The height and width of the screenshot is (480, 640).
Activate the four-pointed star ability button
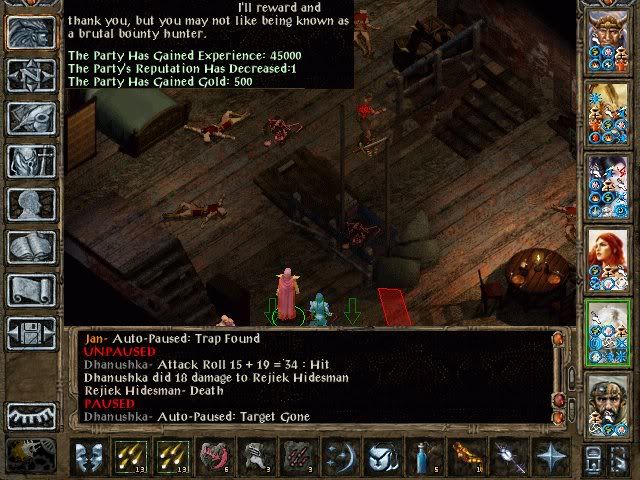(548, 456)
